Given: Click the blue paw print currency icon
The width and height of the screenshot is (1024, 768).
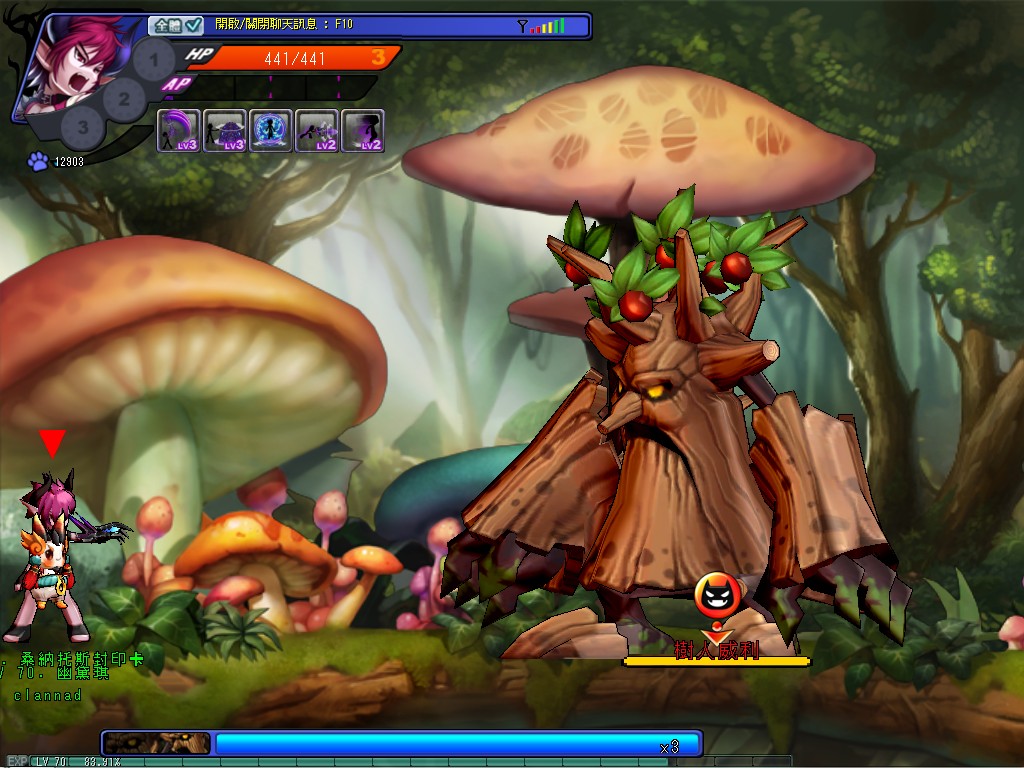Looking at the screenshot, I should pyautogui.click(x=39, y=162).
